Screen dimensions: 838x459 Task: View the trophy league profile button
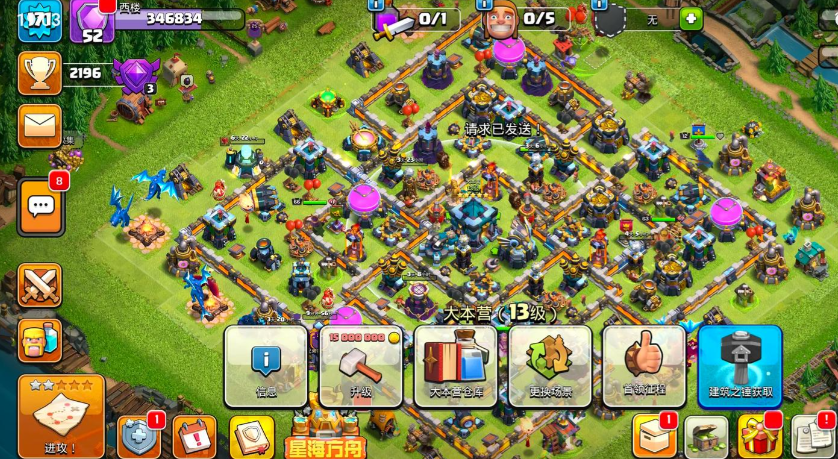pyautogui.click(x=40, y=72)
